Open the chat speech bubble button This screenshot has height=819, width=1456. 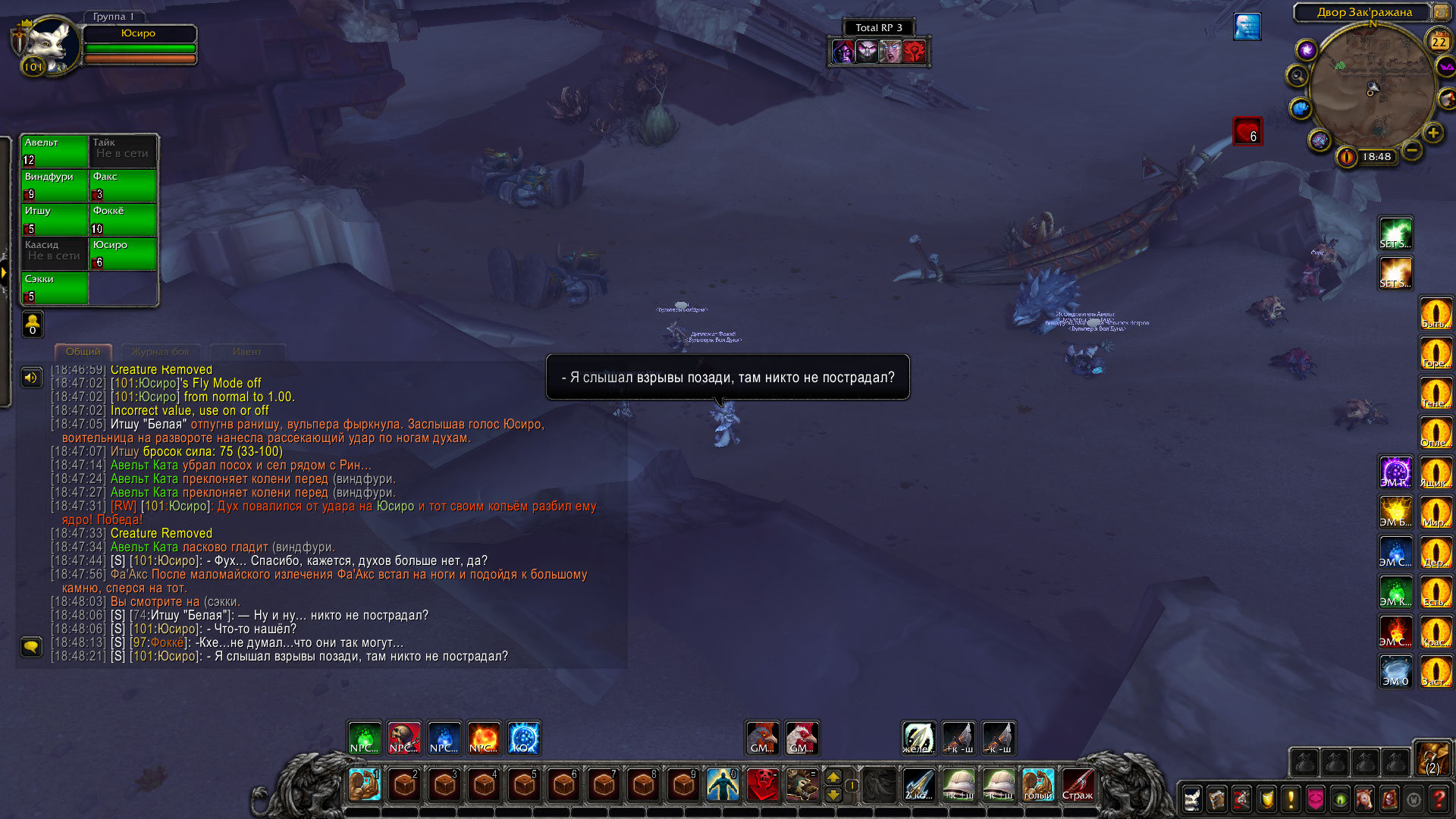click(x=31, y=646)
